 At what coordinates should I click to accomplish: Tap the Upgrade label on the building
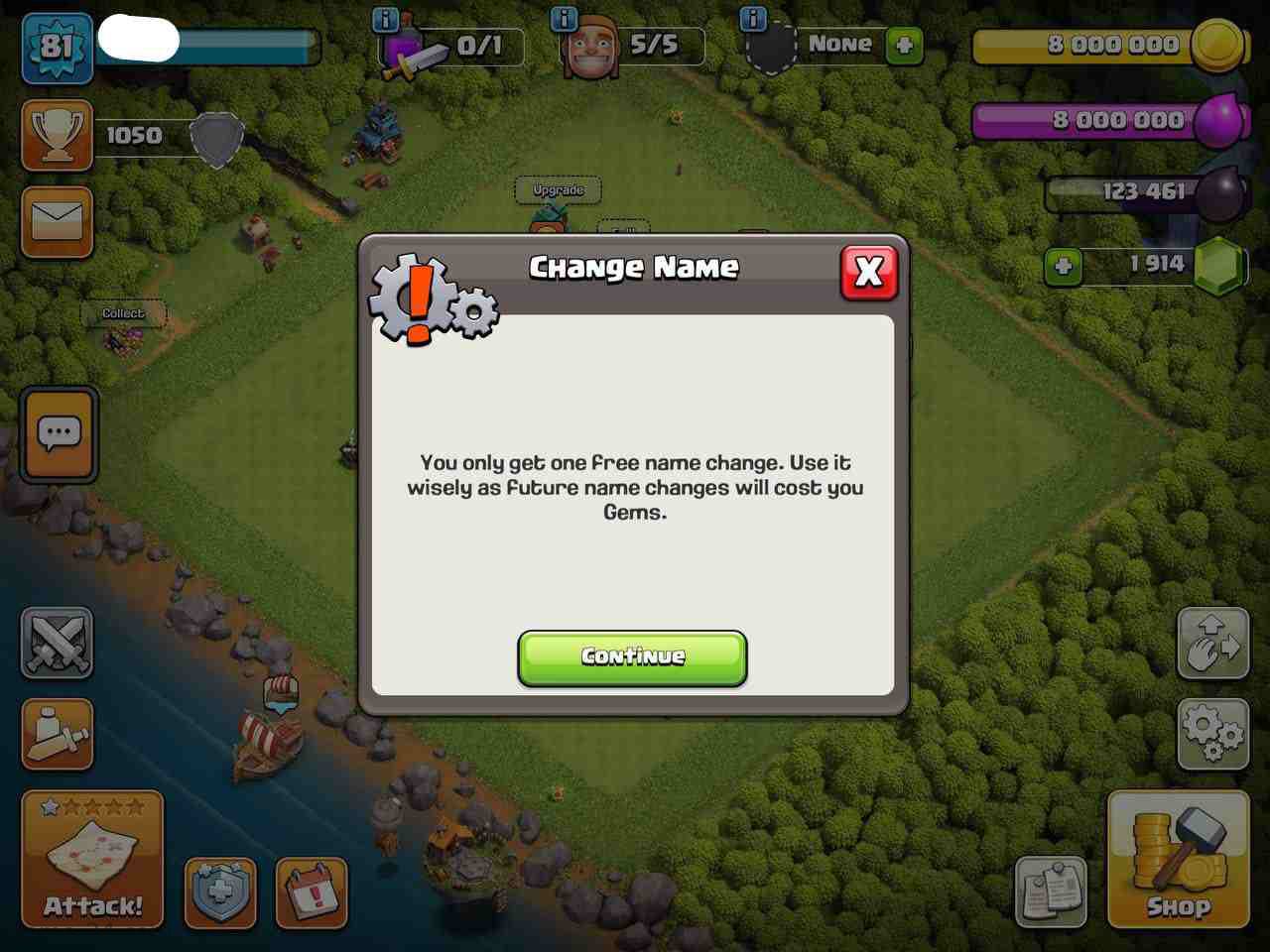(x=558, y=189)
